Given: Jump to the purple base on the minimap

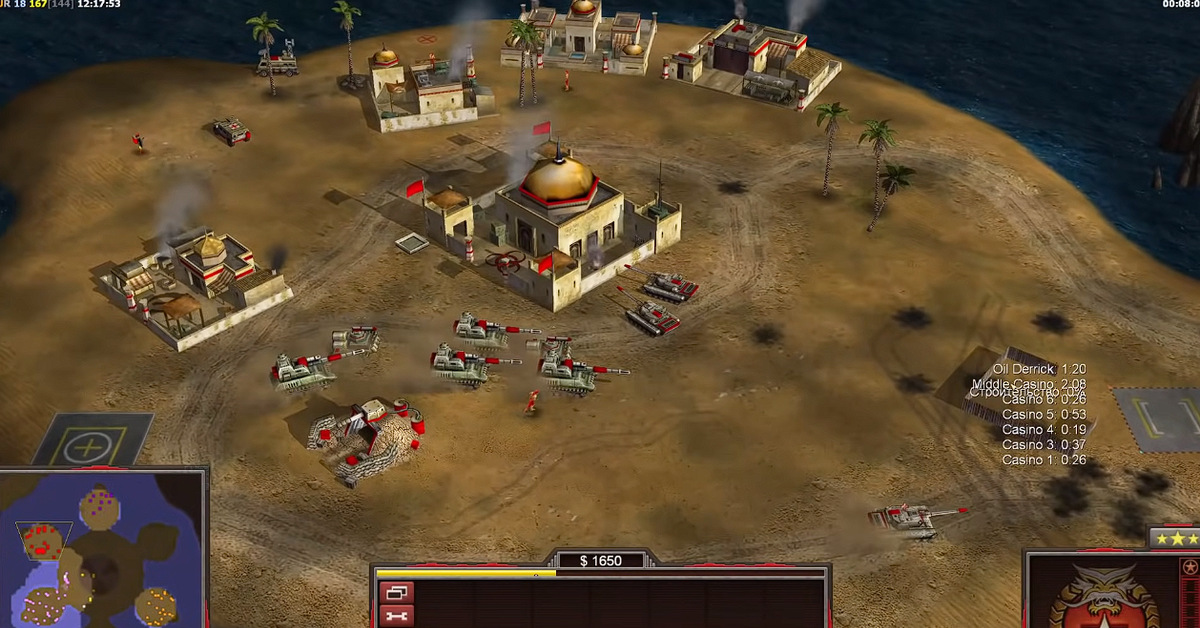Looking at the screenshot, I should coord(100,501).
